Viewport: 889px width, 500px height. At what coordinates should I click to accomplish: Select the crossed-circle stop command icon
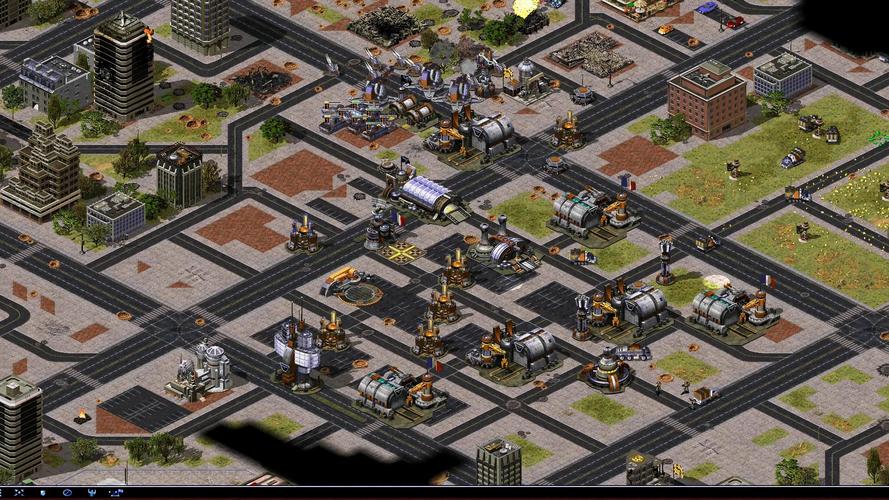(67, 492)
